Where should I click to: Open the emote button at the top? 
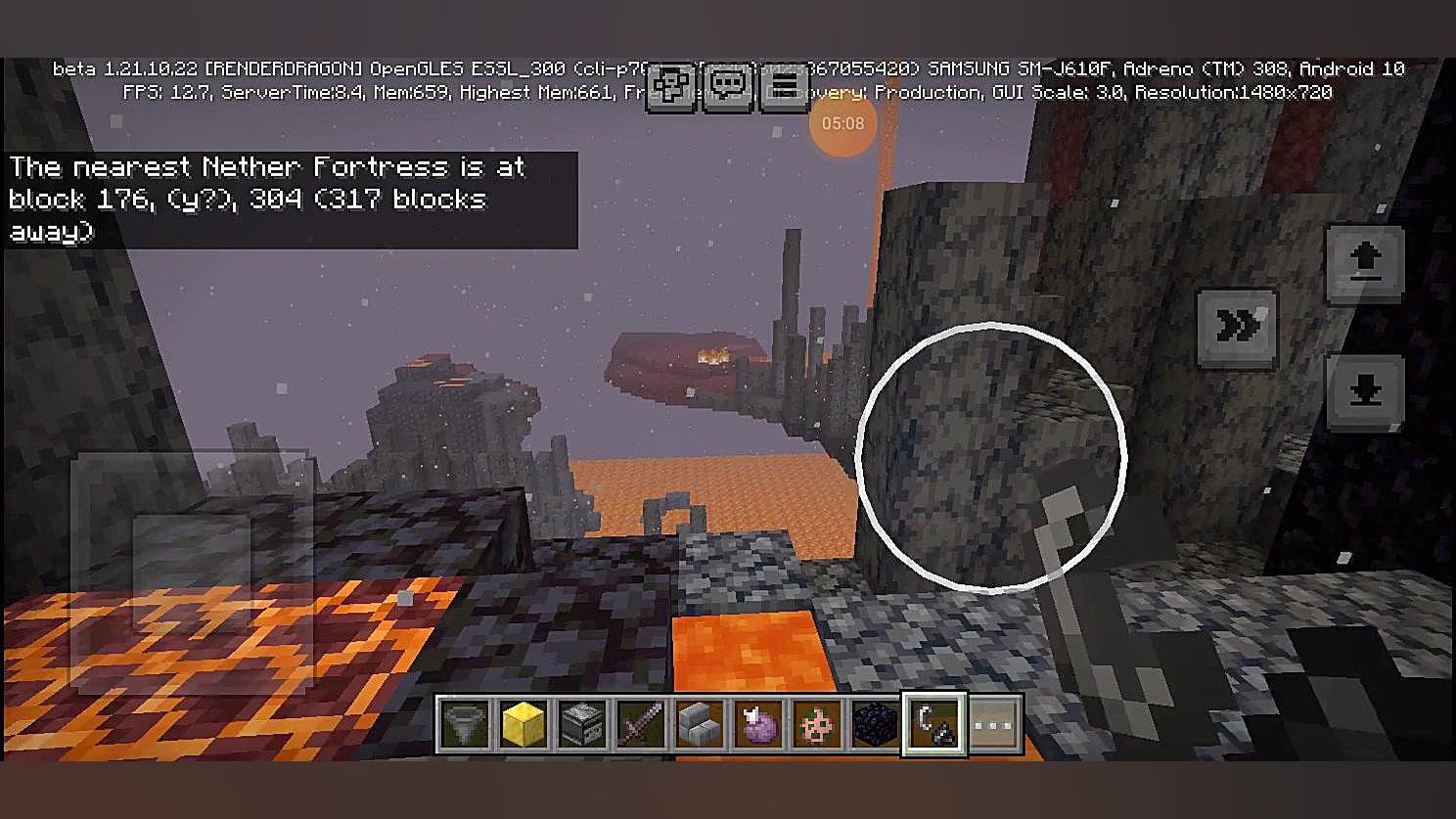[671, 87]
